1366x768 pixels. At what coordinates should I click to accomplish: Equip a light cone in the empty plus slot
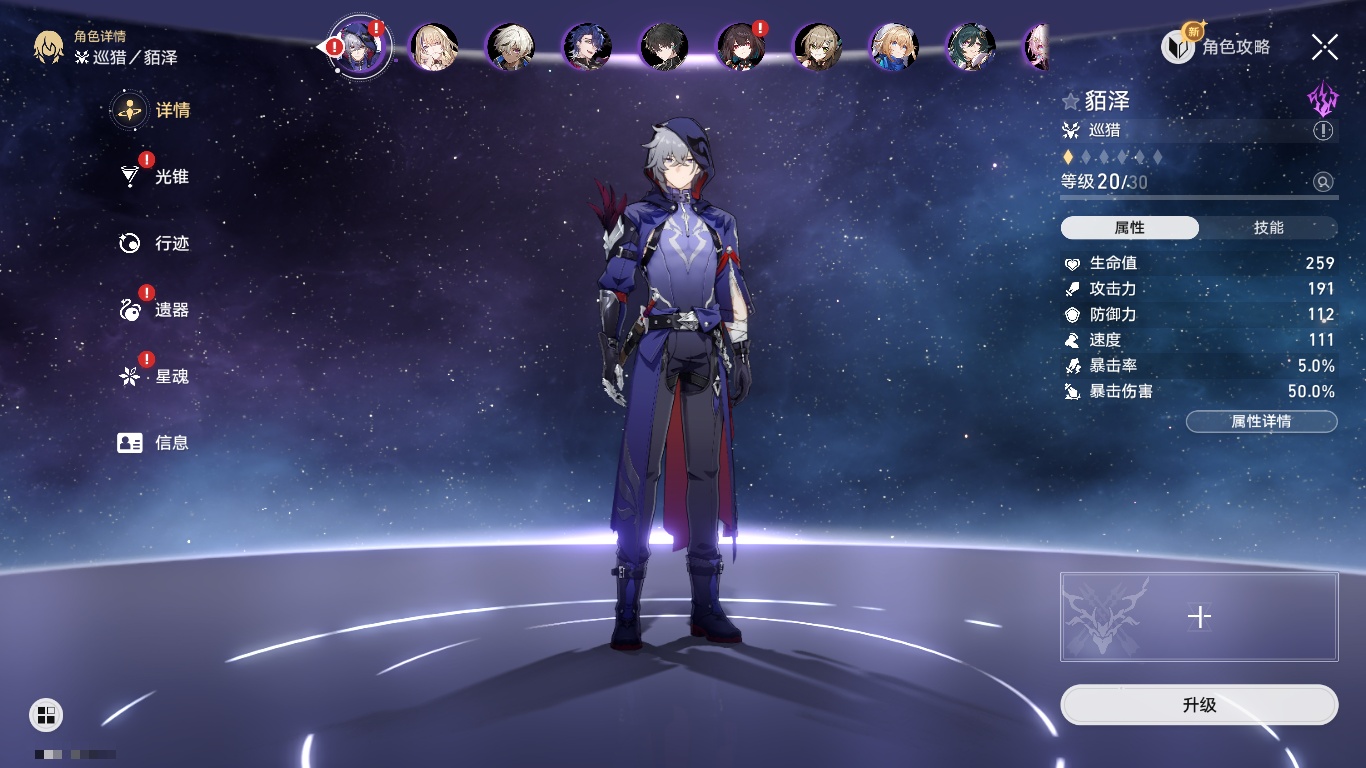point(1199,617)
